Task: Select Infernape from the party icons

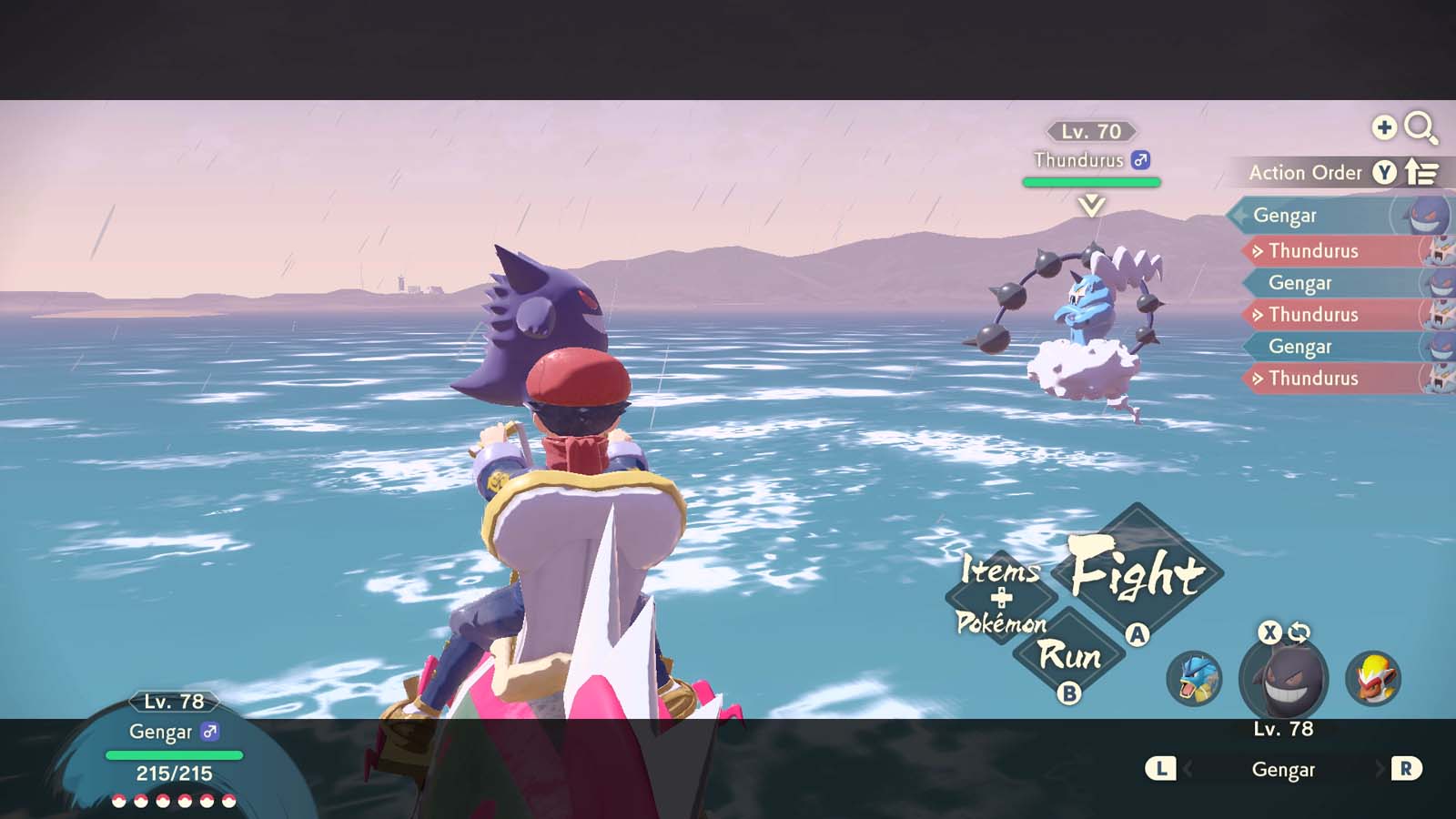Action: (1376, 677)
